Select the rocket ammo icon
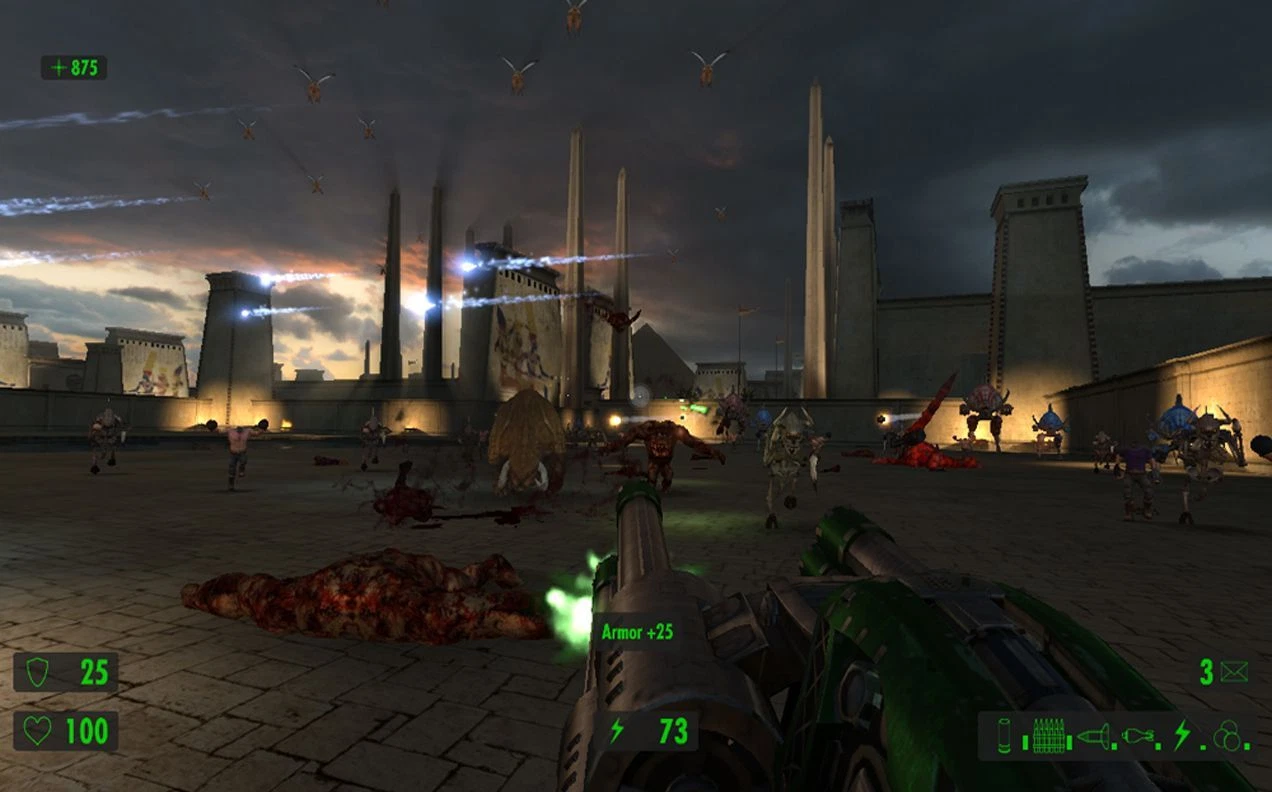The image size is (1272, 792). point(1094,737)
